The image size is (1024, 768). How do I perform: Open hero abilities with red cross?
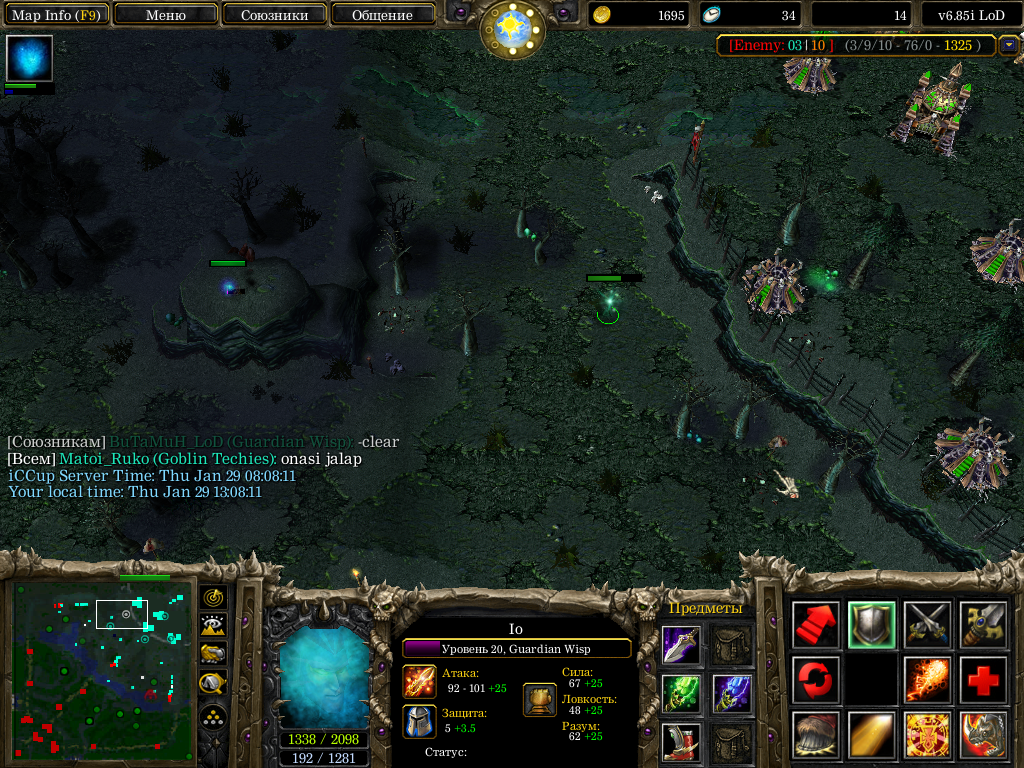point(984,680)
